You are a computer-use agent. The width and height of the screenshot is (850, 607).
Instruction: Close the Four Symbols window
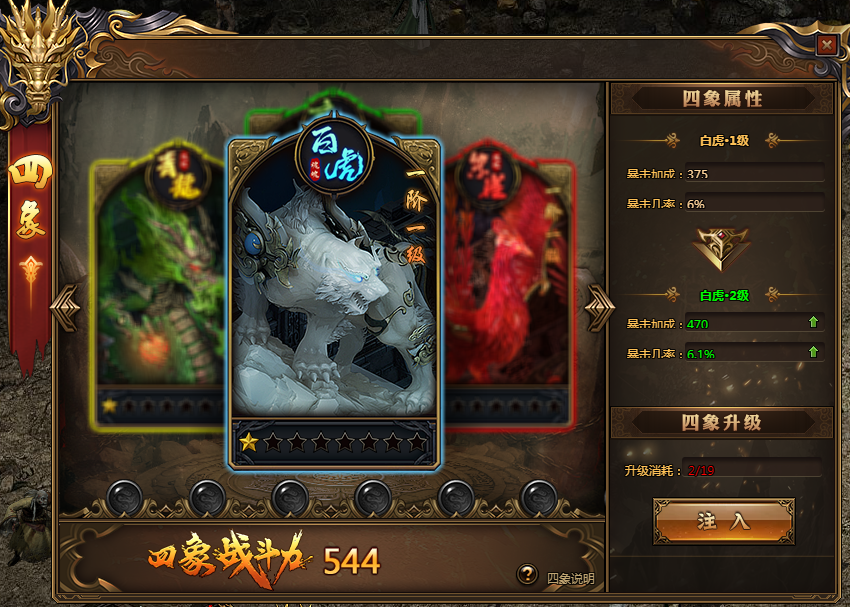click(x=826, y=45)
